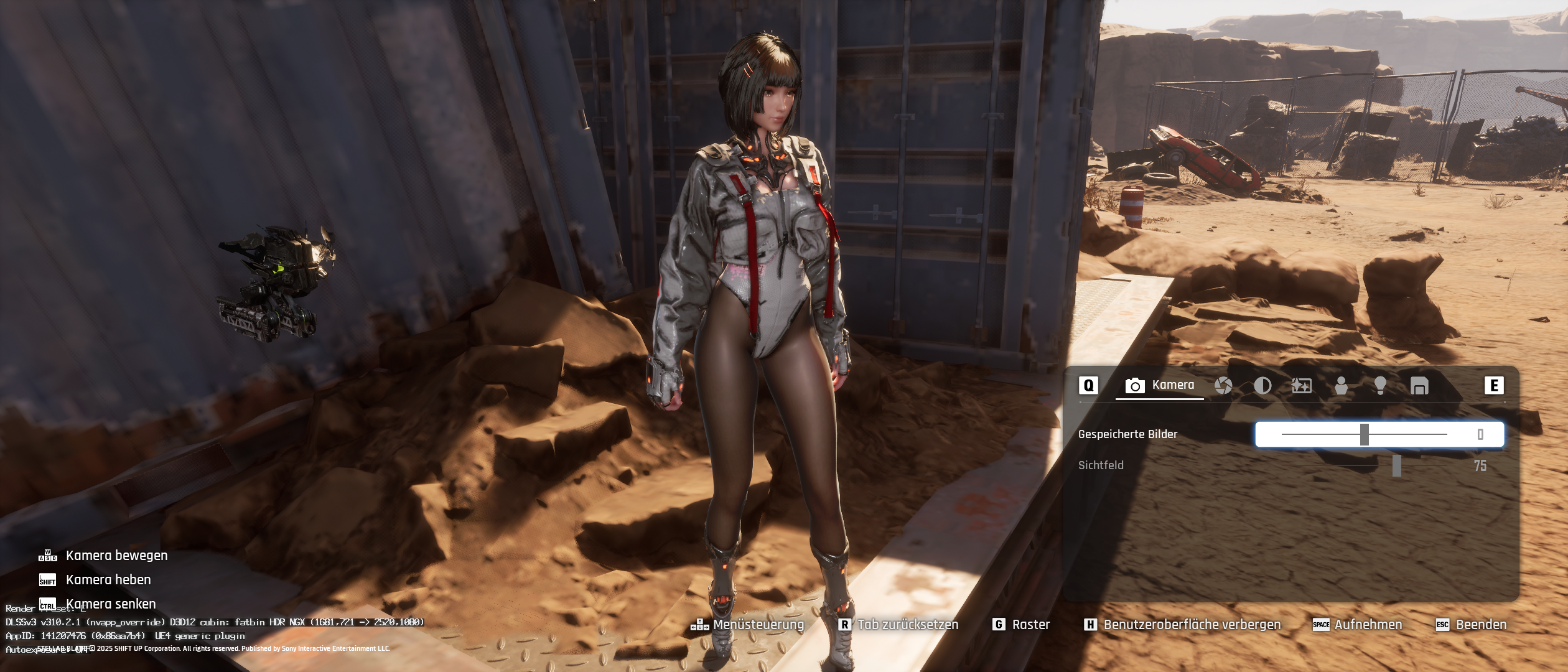This screenshot has height=672, width=1568.
Task: Switch to the aperture shutter tab
Action: (x=1223, y=386)
